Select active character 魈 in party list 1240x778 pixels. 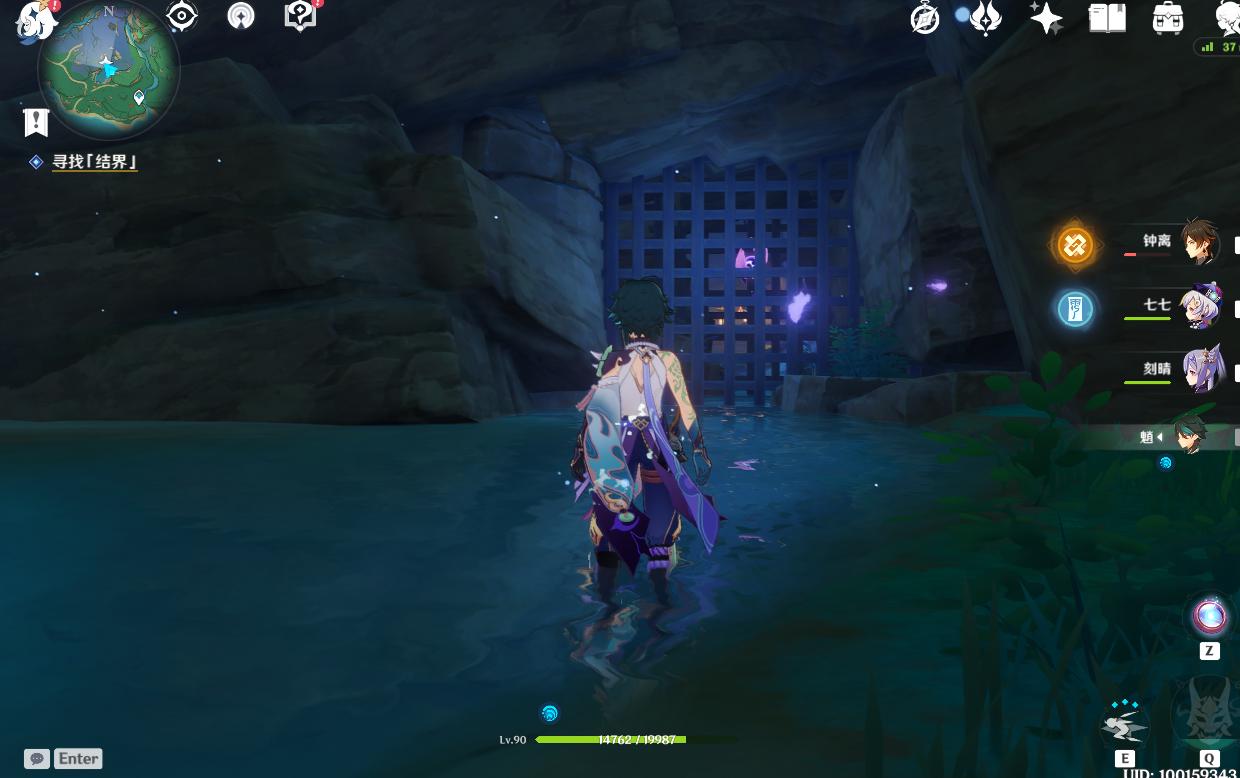[x=1188, y=436]
